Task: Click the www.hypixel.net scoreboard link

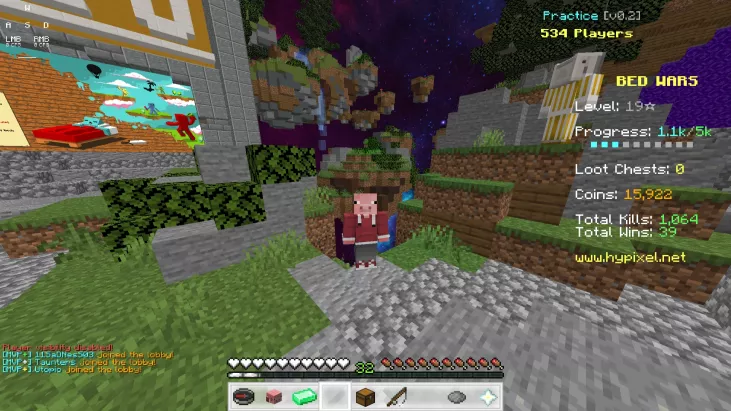Action: point(630,257)
